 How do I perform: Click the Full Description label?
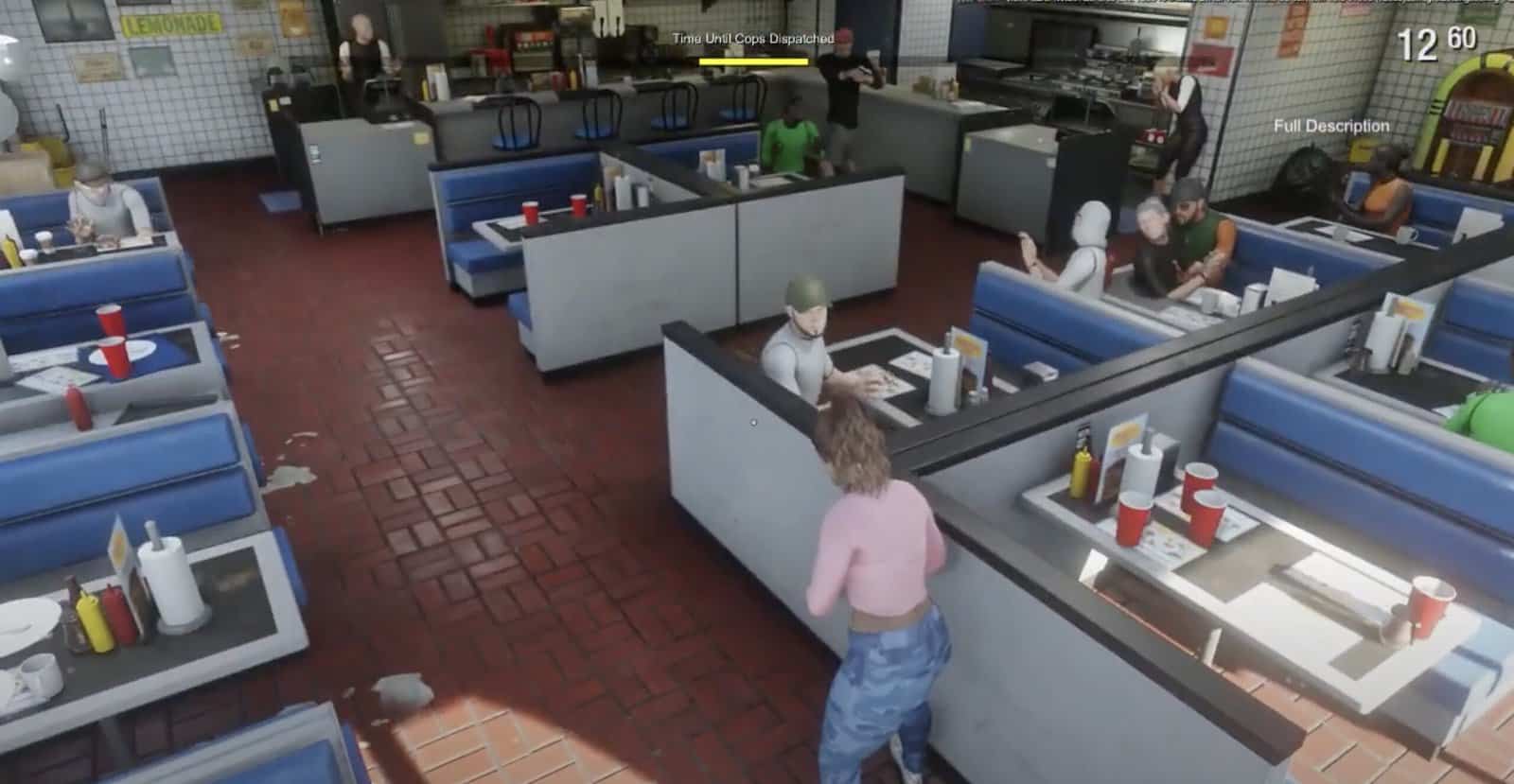pos(1330,126)
